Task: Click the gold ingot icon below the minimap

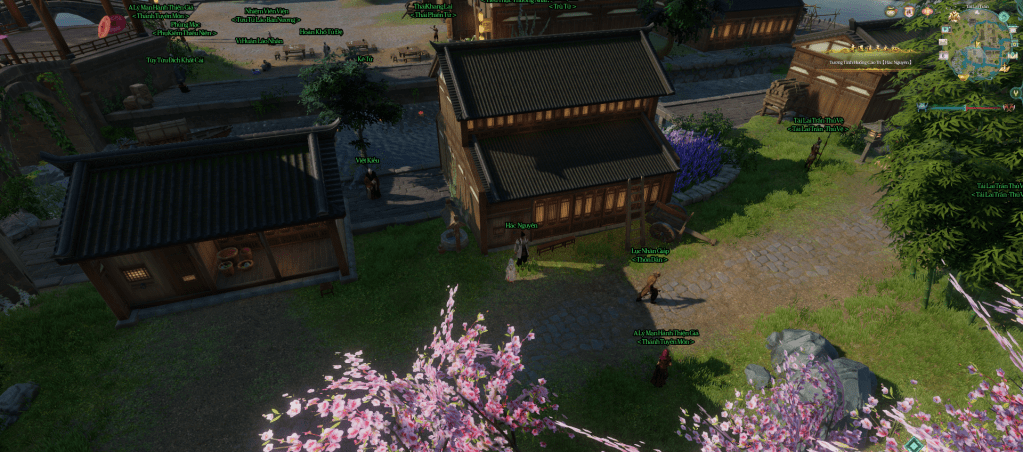Action: (963, 77)
